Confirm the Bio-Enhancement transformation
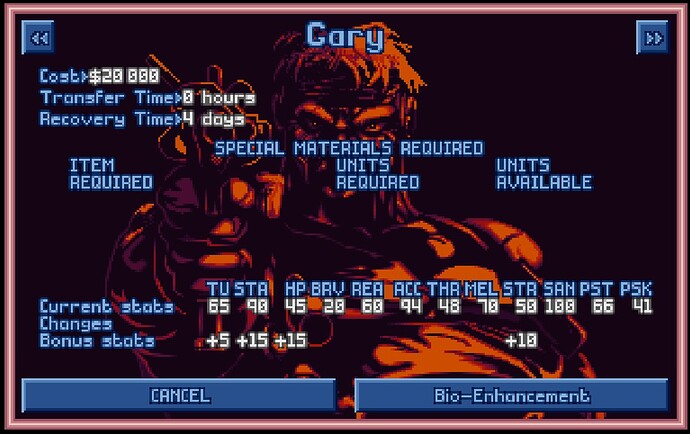Viewport: 690px width, 434px height. [511, 395]
